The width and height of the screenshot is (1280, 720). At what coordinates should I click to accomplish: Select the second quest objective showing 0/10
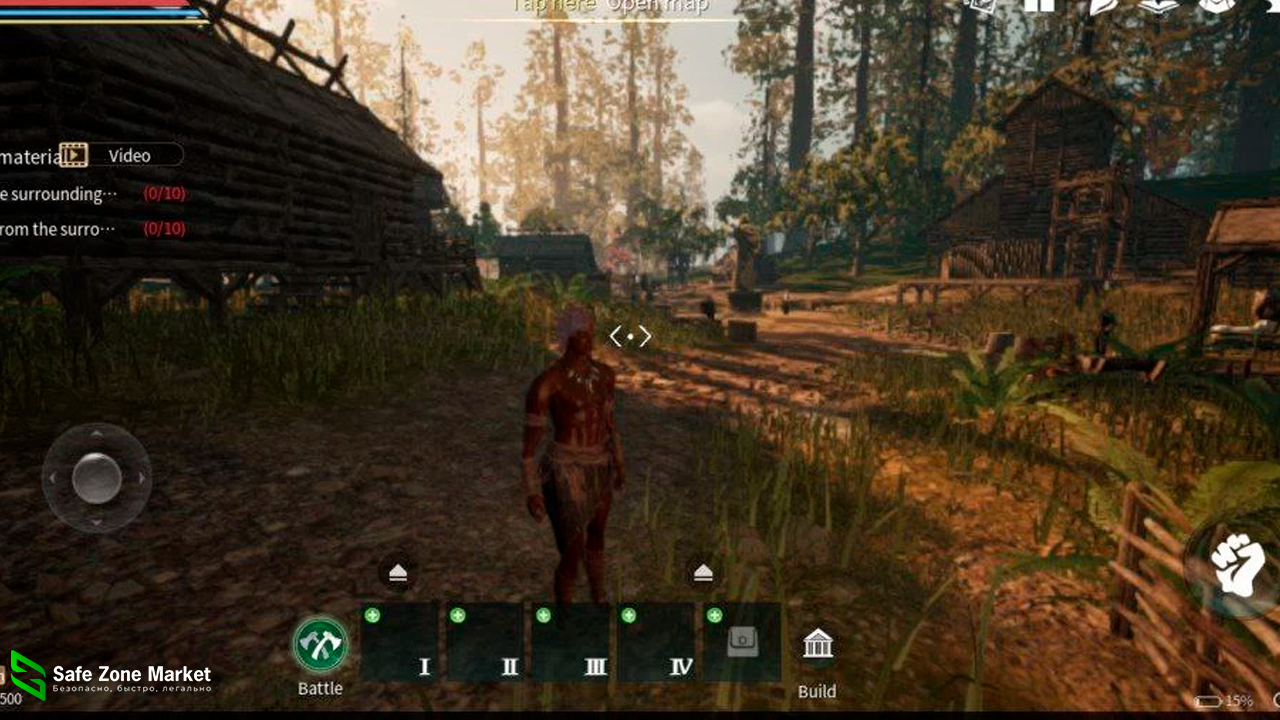(x=92, y=229)
